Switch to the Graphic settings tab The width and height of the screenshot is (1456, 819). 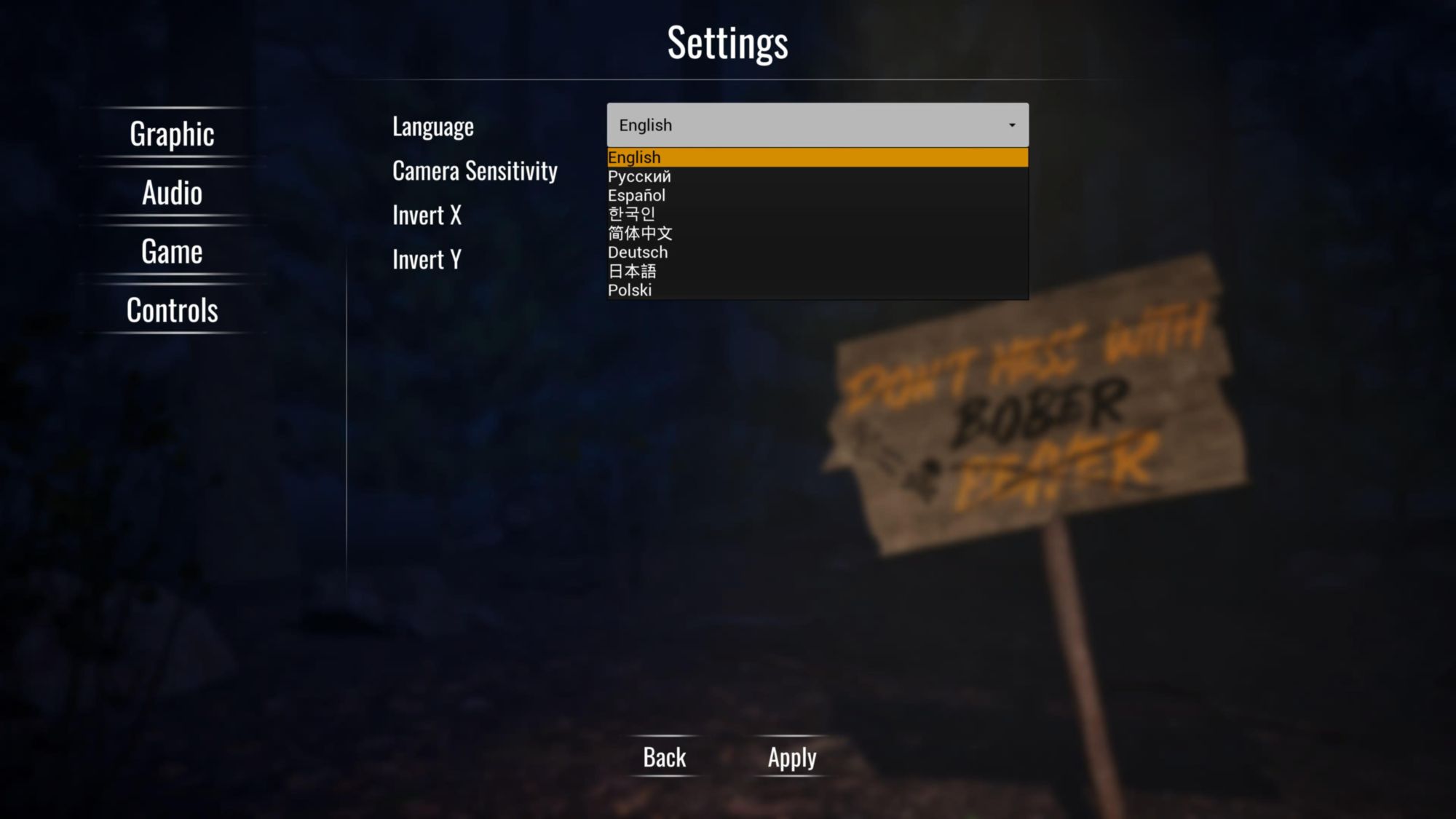tap(172, 134)
